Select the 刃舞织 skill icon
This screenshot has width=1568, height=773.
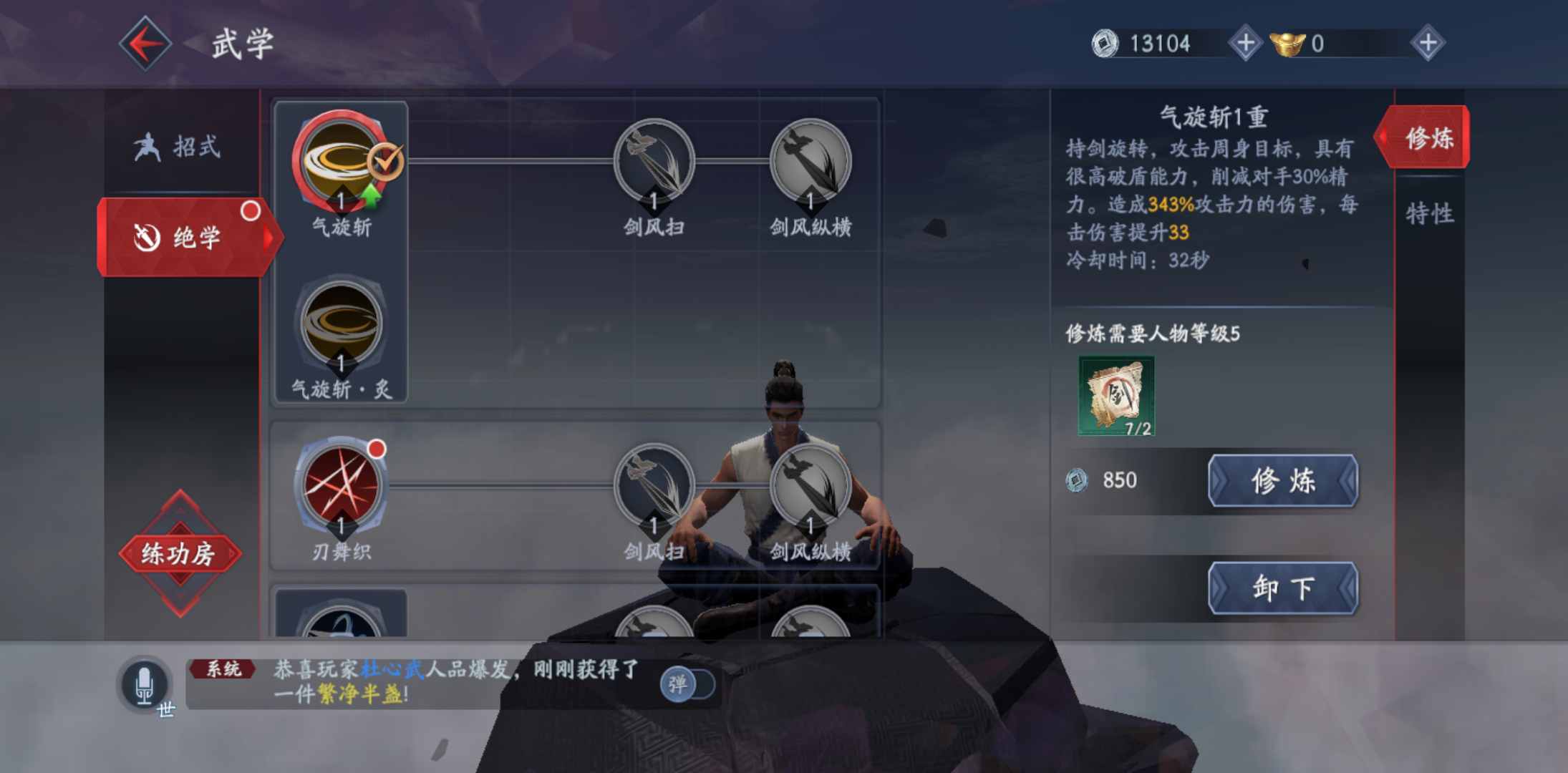tap(342, 487)
